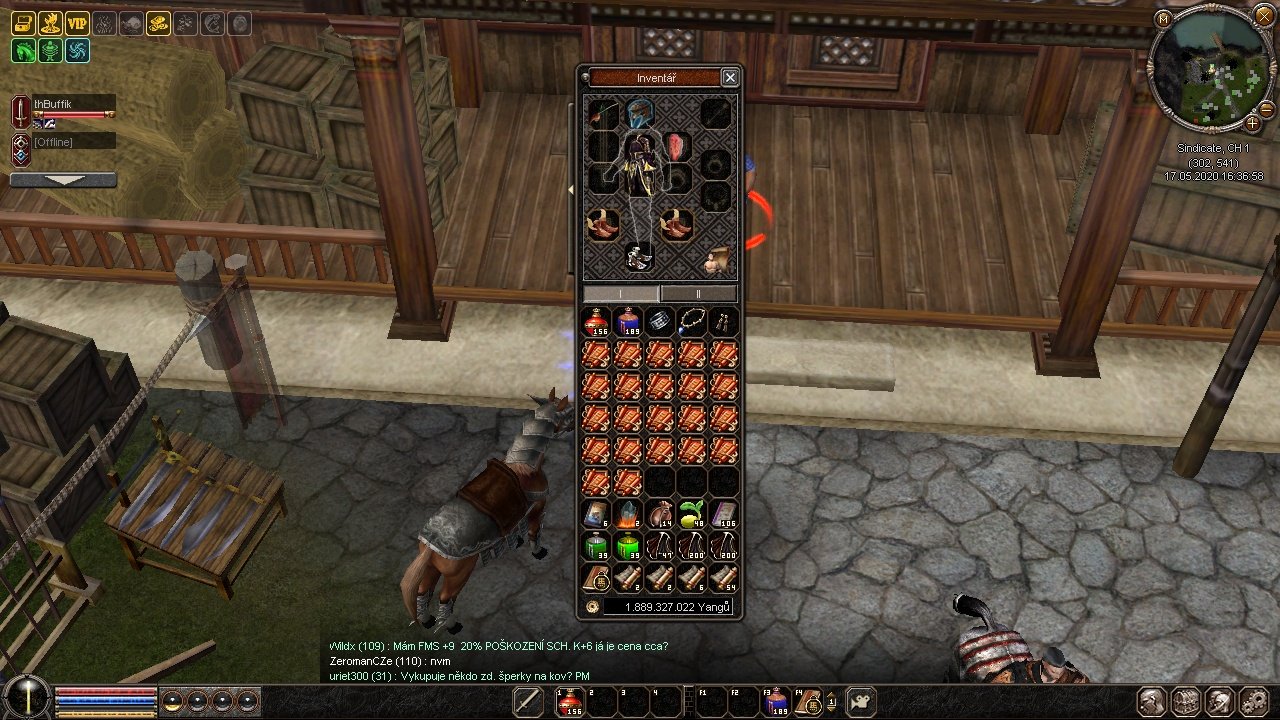Select the equipped shield slot
Viewport: 1280px width, 720px height.
click(x=678, y=147)
